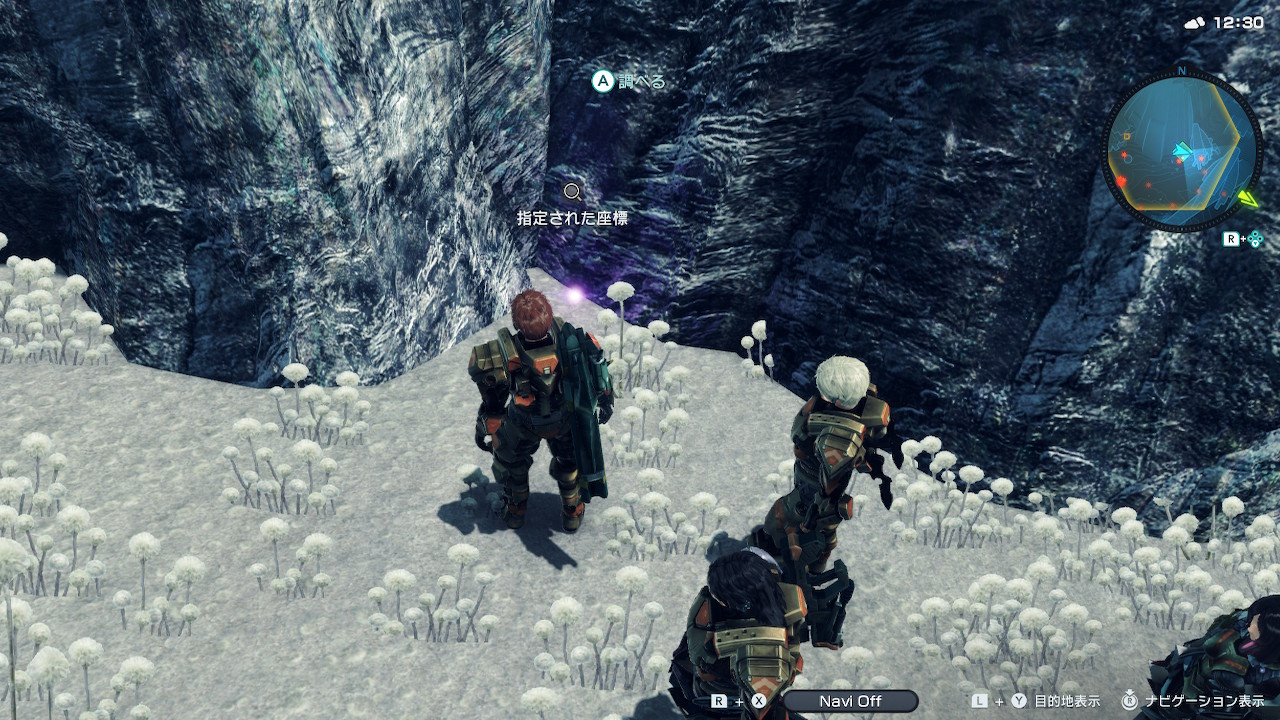Toggle the Navi Off button
The width and height of the screenshot is (1280, 720).
coord(850,701)
